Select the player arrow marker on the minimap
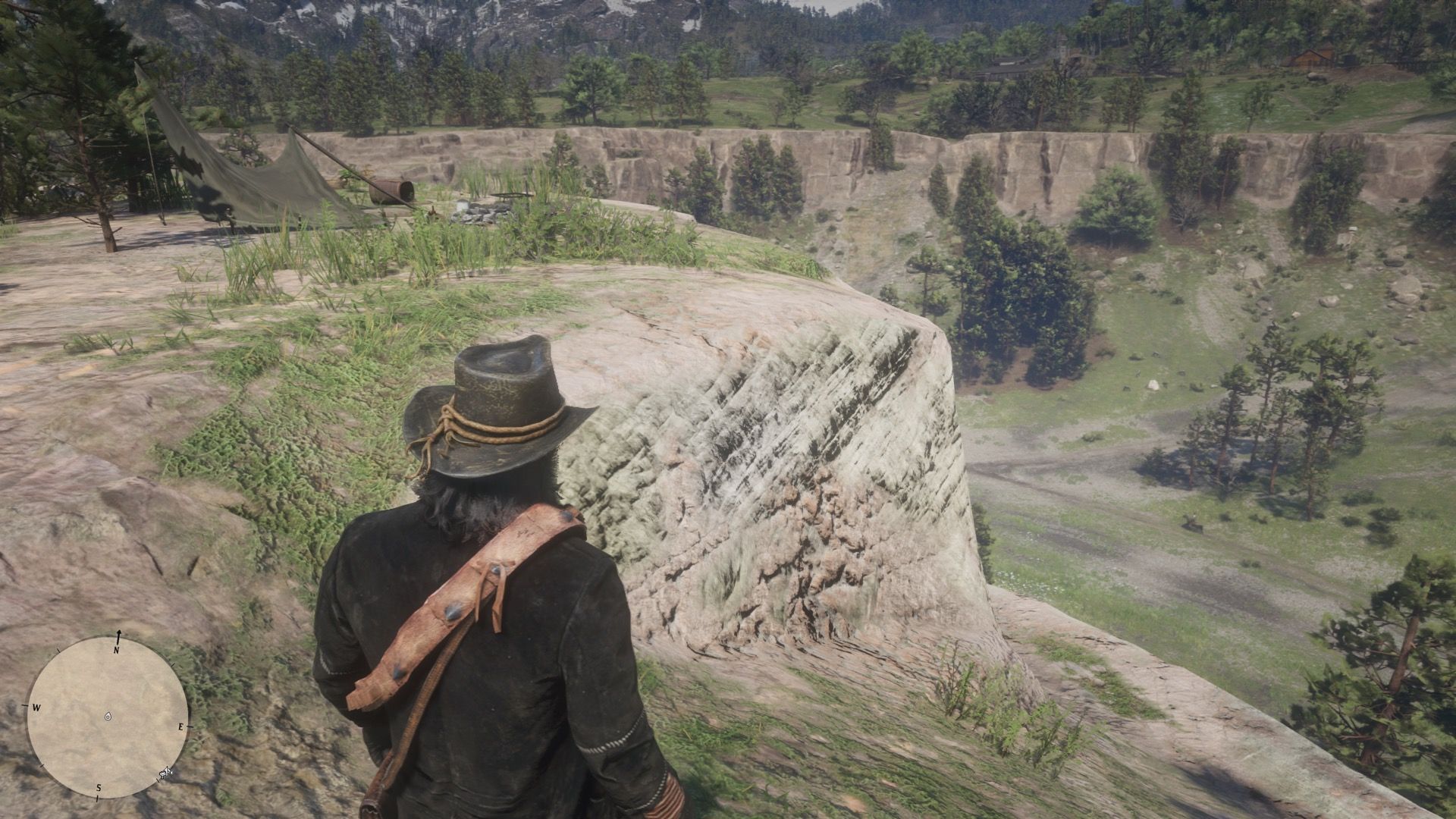 point(108,717)
